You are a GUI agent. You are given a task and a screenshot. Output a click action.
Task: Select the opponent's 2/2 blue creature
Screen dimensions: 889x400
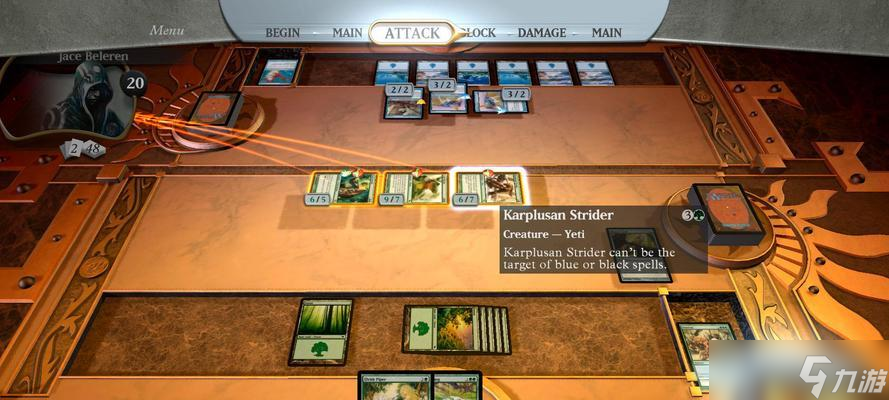402,102
